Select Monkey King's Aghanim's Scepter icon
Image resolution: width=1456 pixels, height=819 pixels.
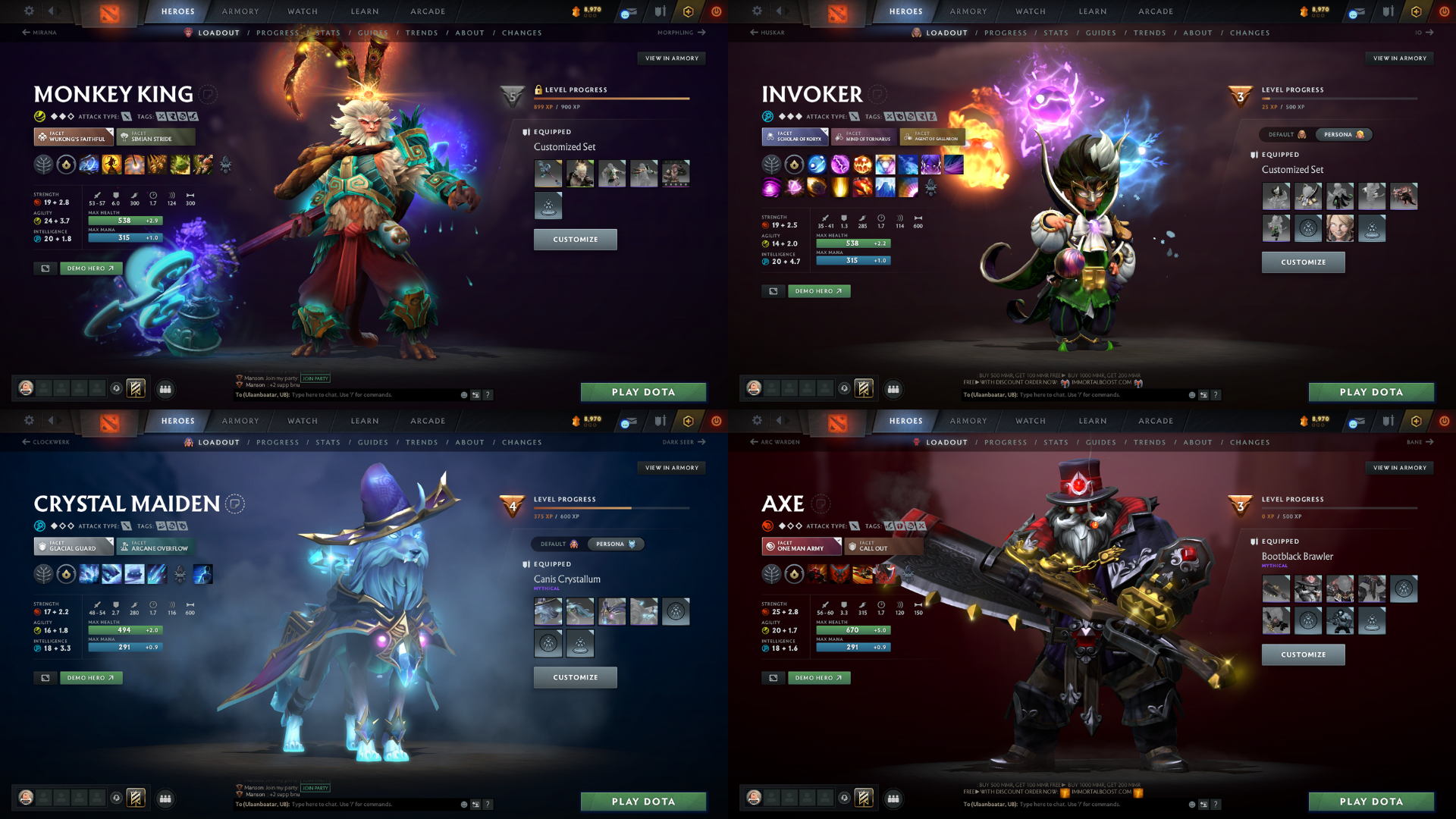click(66, 165)
